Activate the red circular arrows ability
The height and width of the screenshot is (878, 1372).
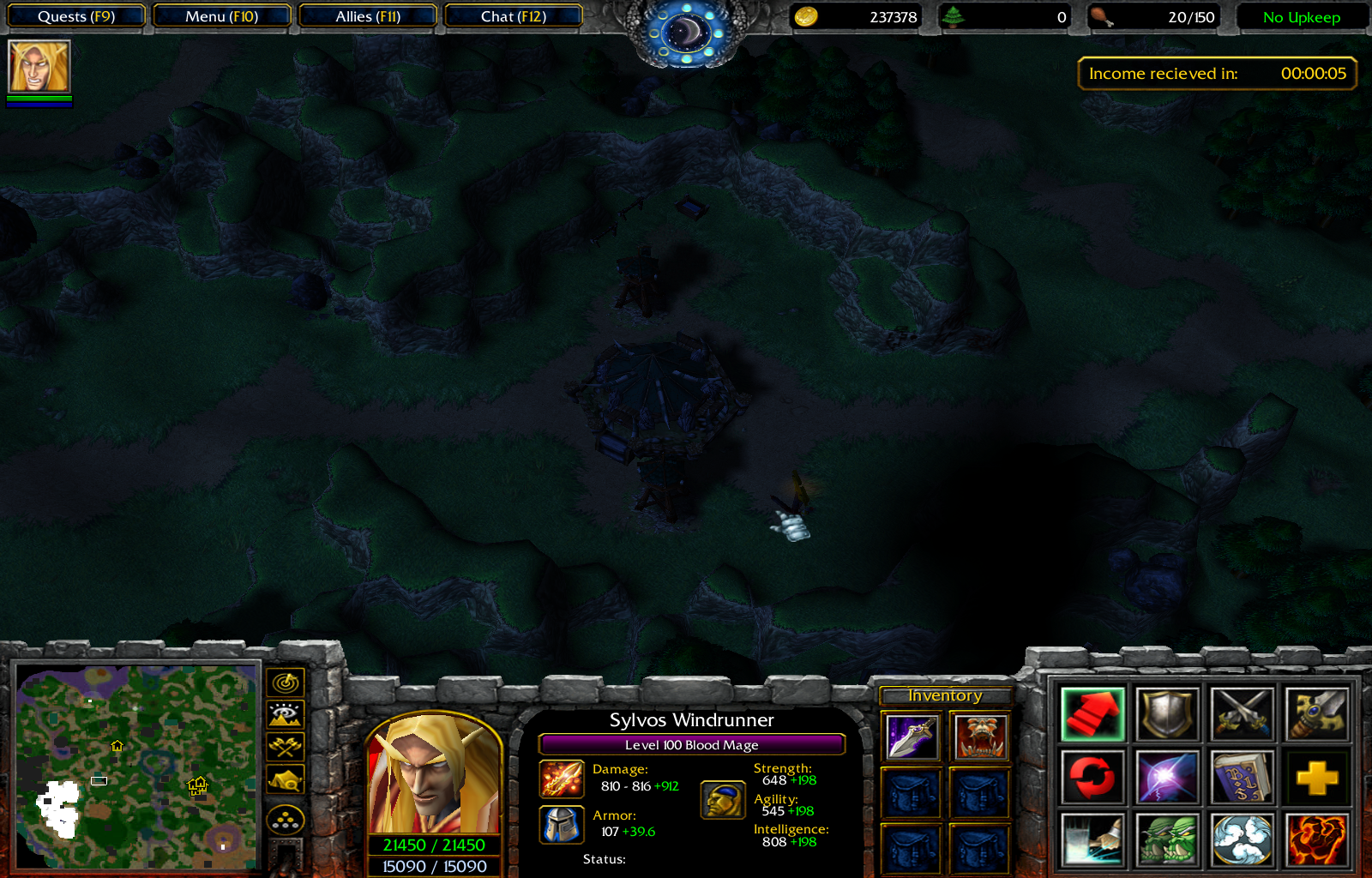coord(1092,778)
